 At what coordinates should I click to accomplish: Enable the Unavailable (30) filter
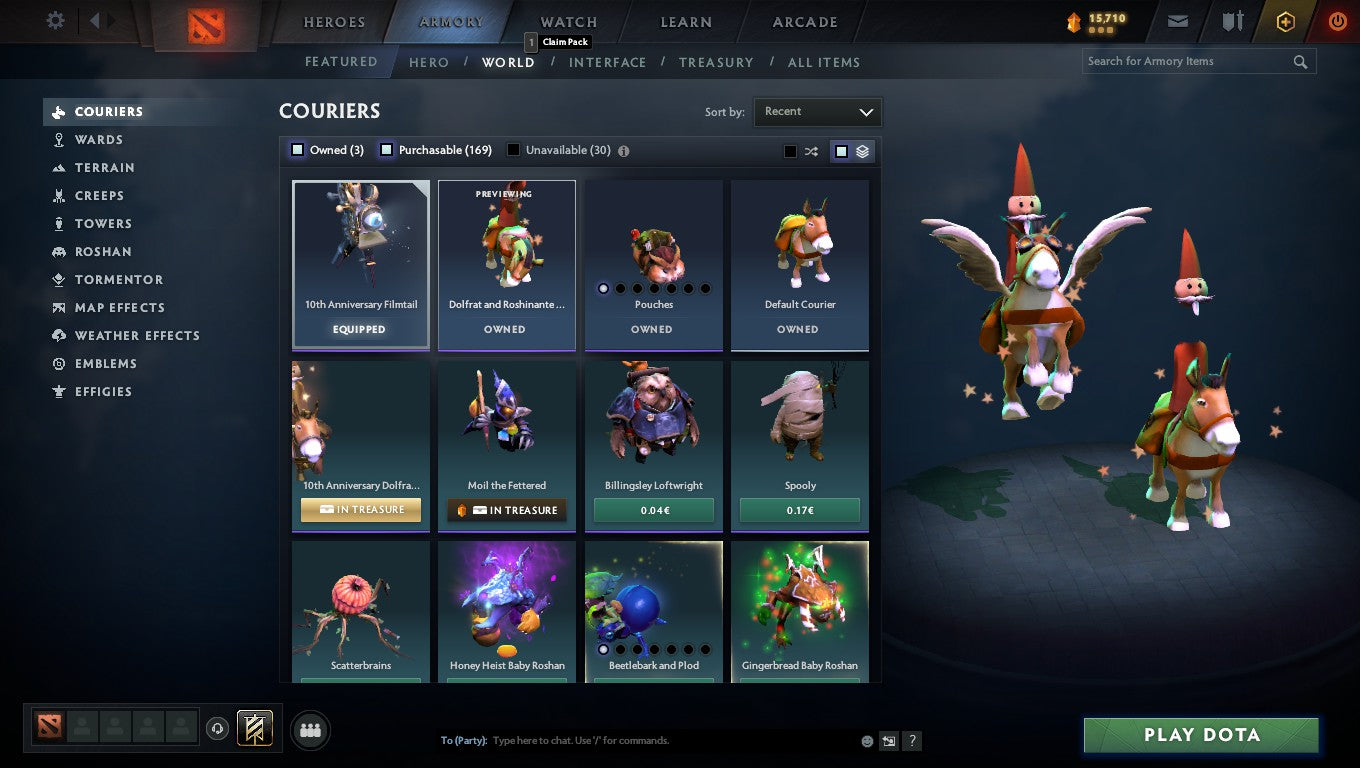pos(513,148)
